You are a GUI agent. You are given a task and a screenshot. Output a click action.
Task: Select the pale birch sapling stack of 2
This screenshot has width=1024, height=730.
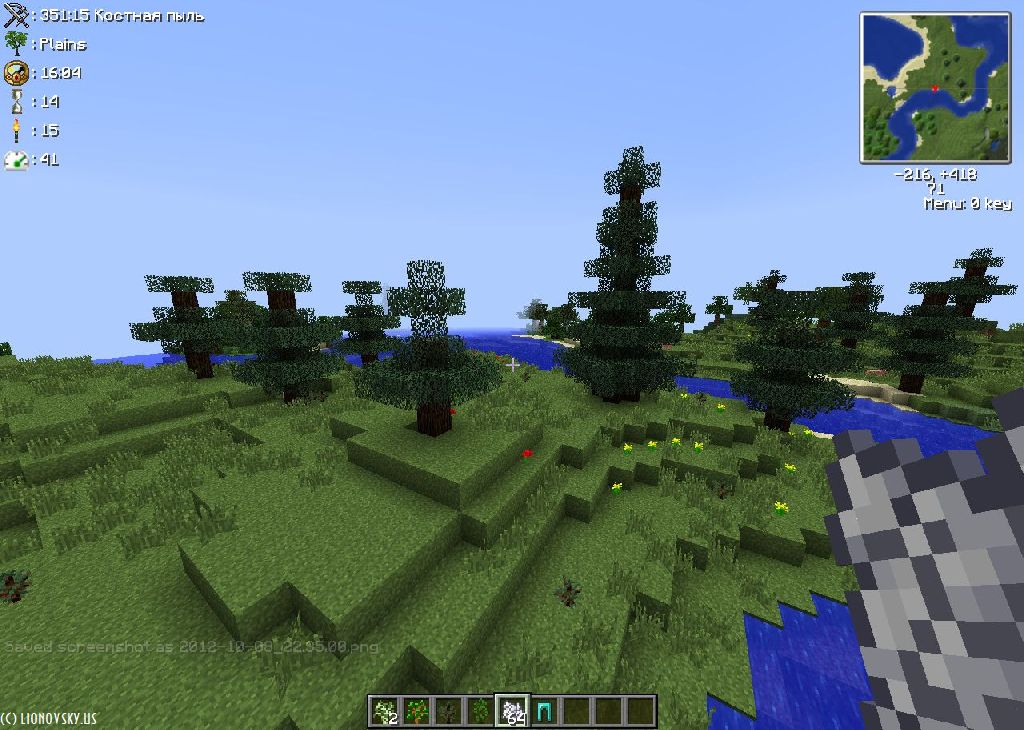385,711
